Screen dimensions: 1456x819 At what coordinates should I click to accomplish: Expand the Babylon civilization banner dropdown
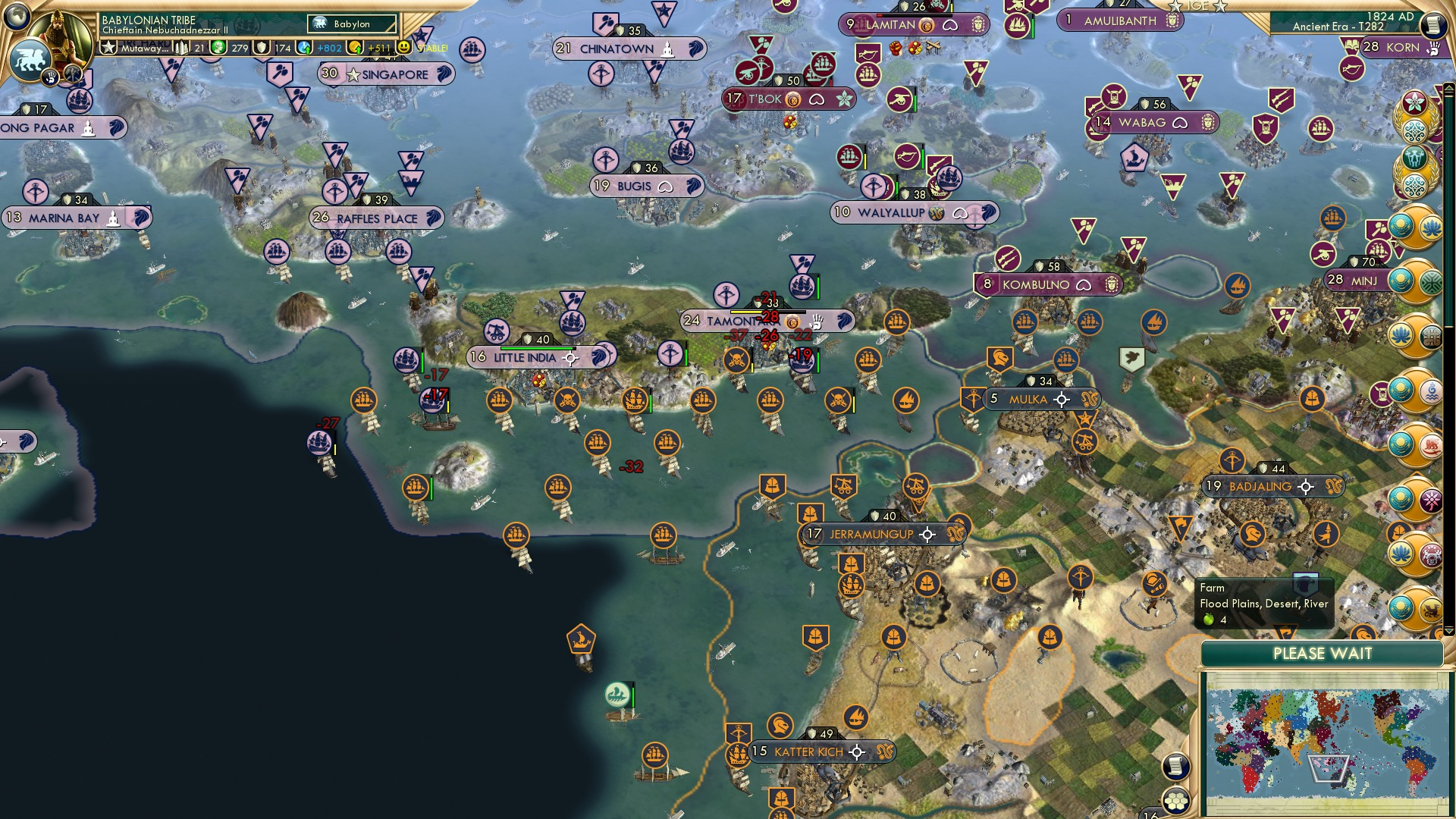pyautogui.click(x=351, y=24)
